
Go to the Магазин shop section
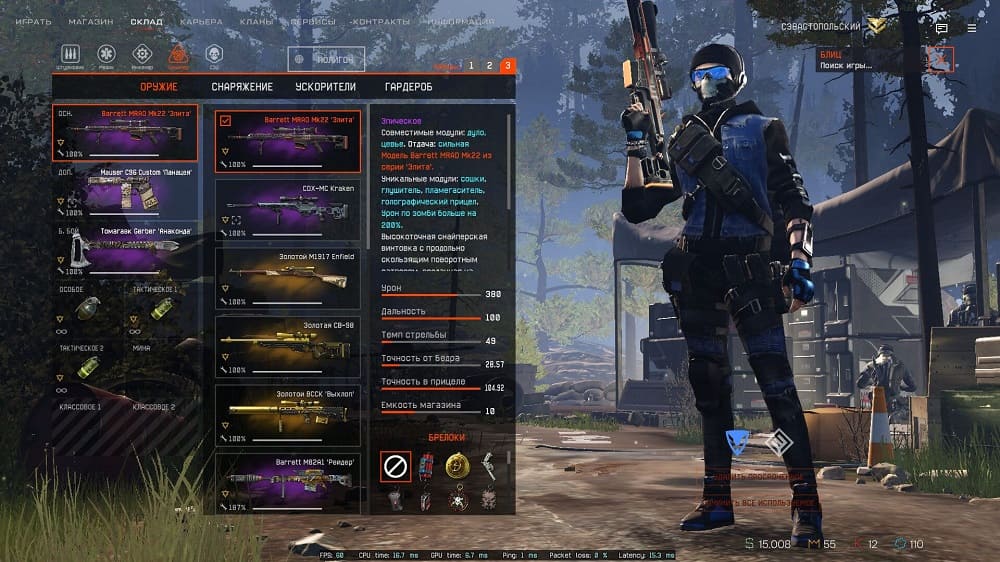point(90,20)
